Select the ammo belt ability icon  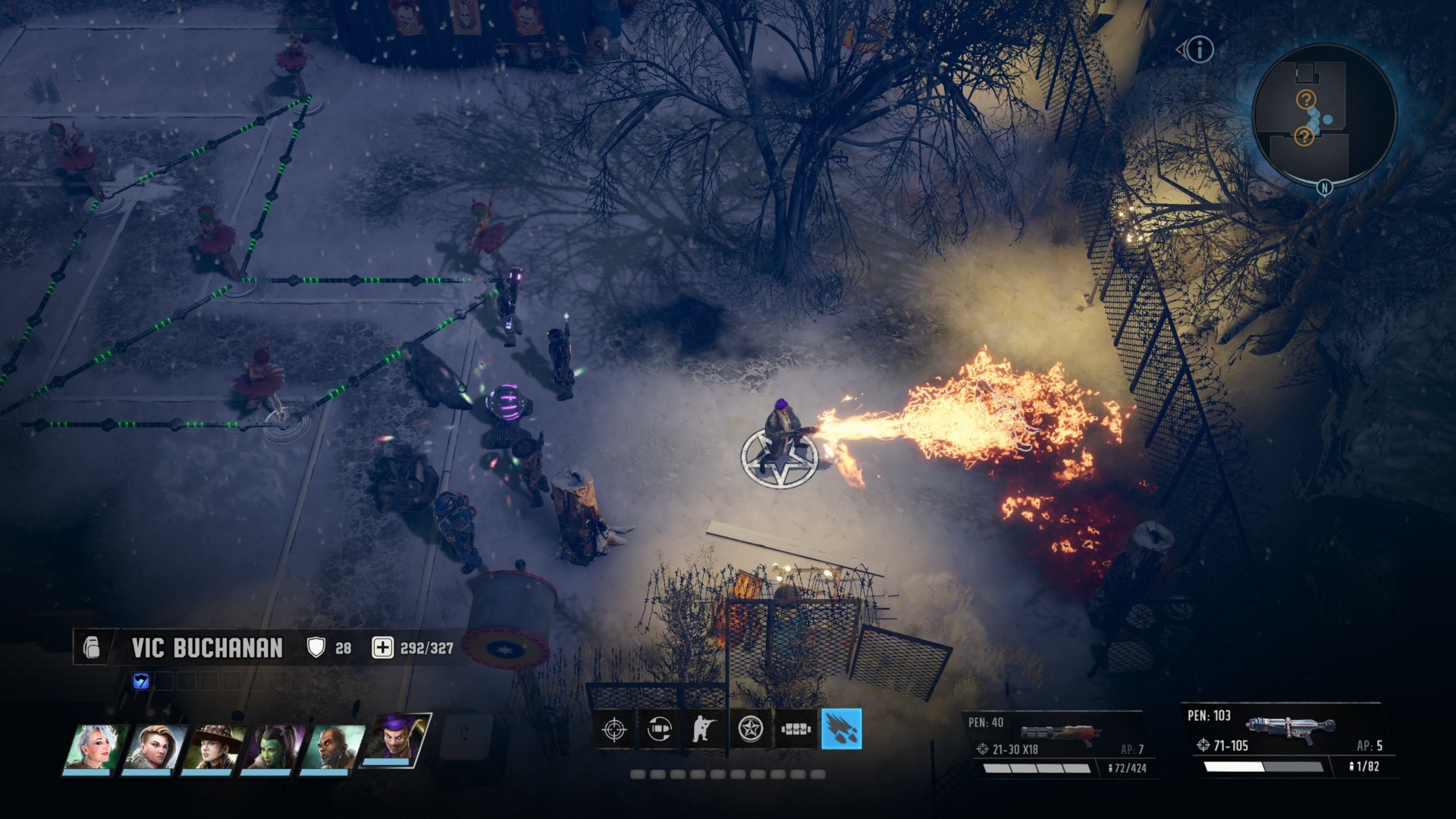[x=796, y=730]
